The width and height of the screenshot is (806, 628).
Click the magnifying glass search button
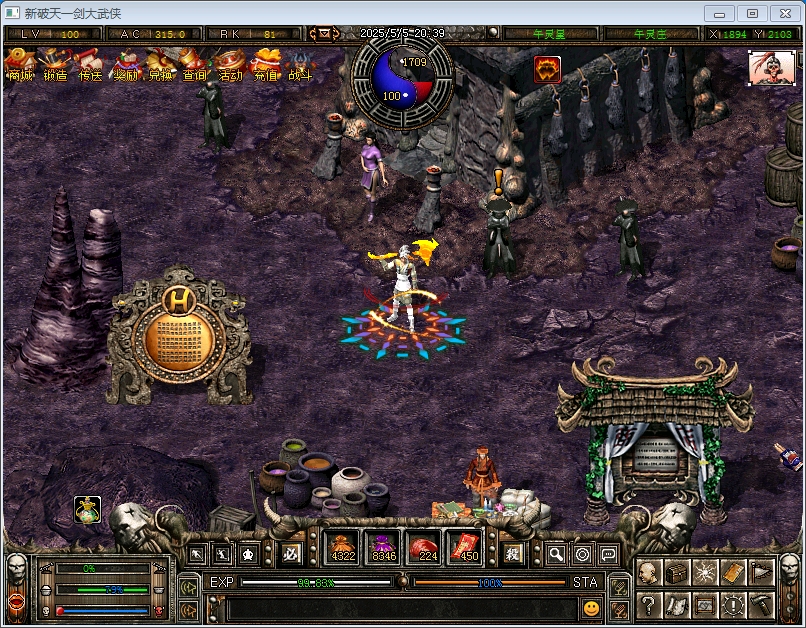point(556,554)
